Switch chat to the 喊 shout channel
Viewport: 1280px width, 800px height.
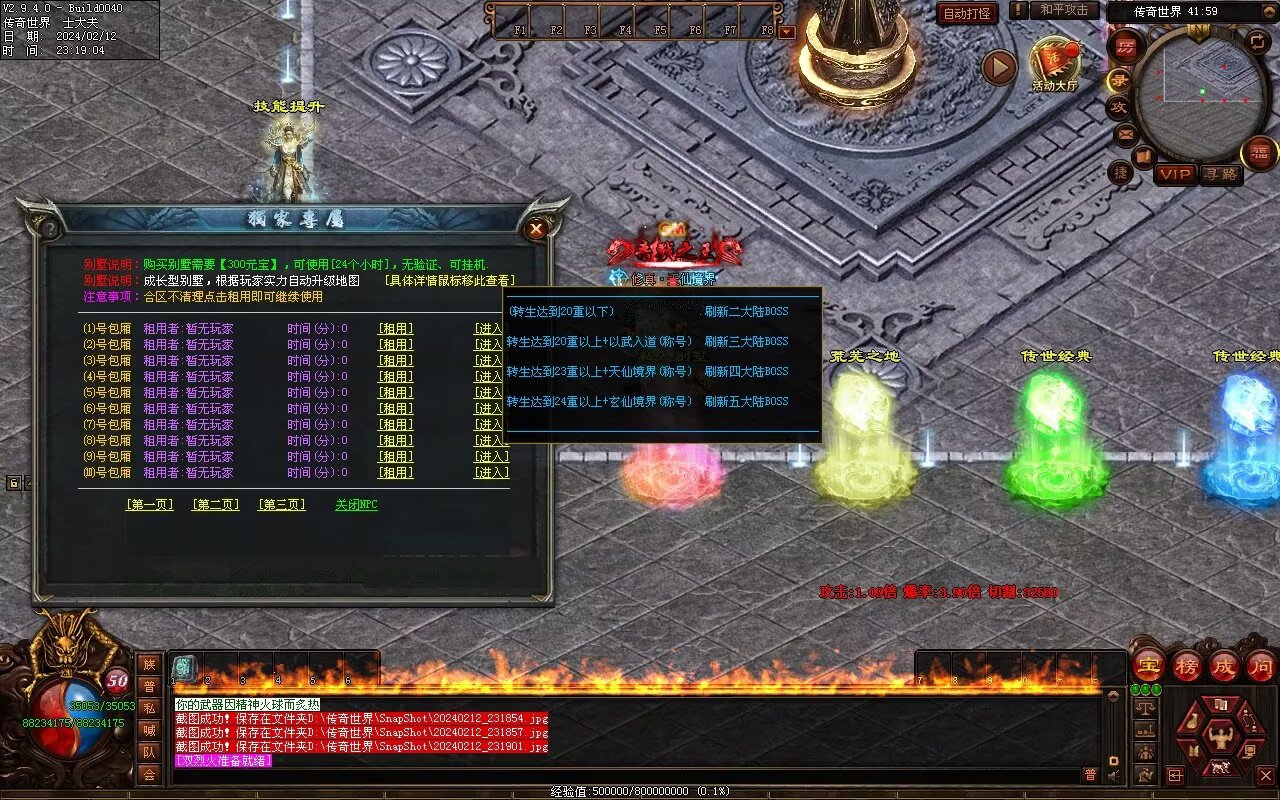point(149,730)
